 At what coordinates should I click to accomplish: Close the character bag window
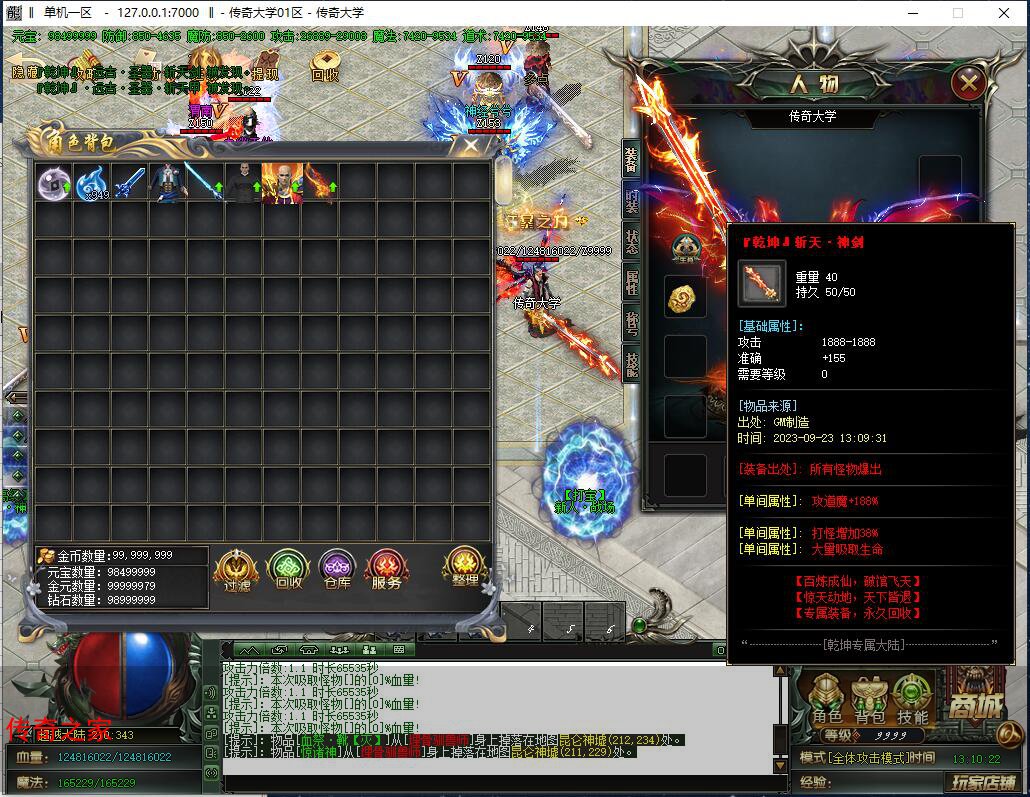click(469, 148)
